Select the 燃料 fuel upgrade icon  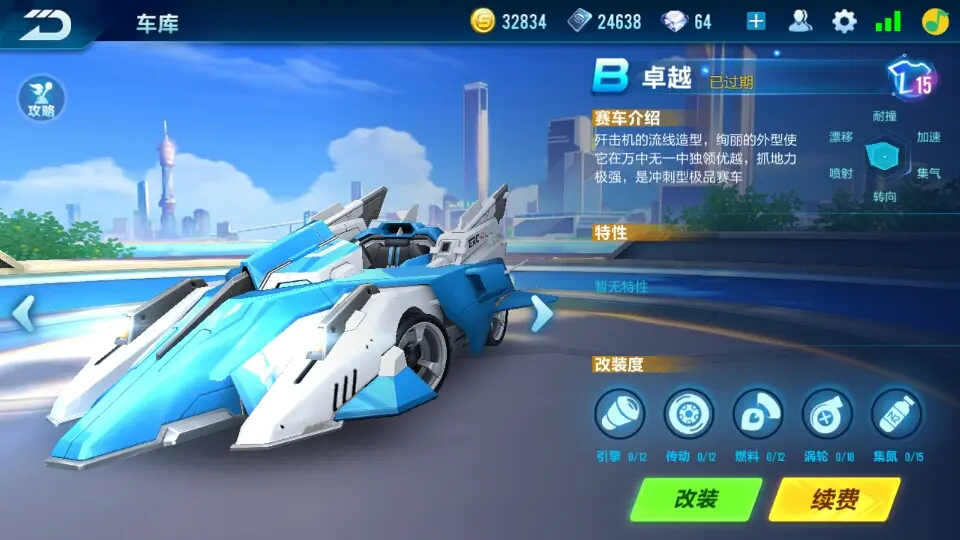coord(757,414)
